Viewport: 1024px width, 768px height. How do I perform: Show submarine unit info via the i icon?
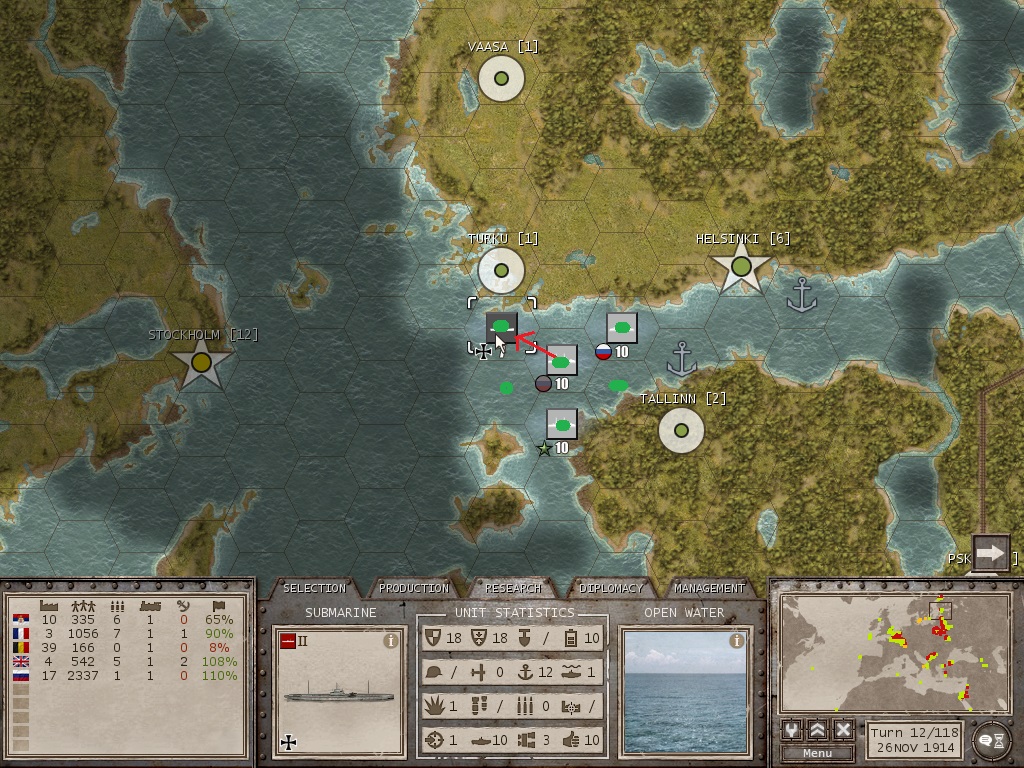point(391,642)
